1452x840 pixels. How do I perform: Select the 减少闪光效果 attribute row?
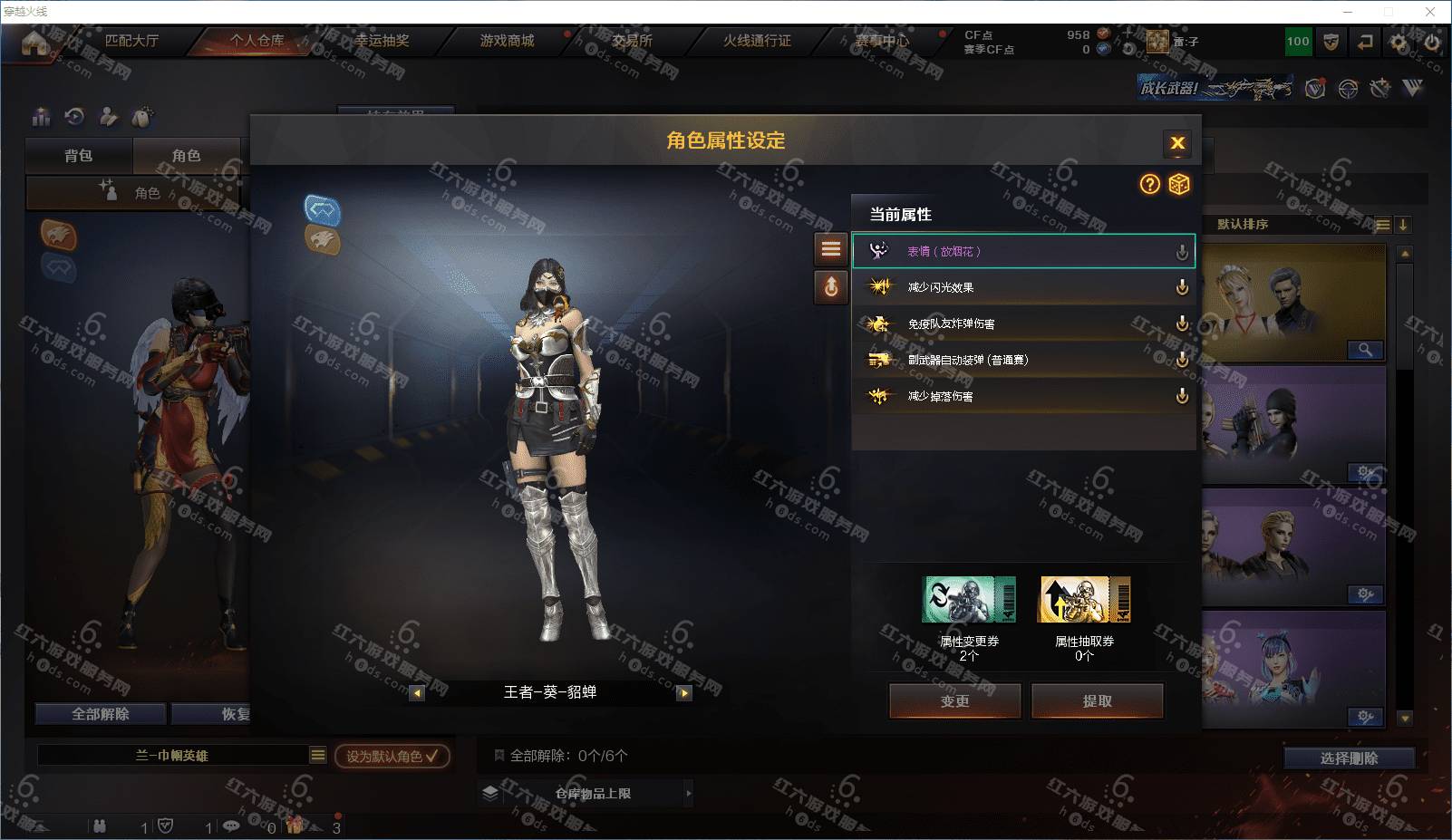[1022, 287]
